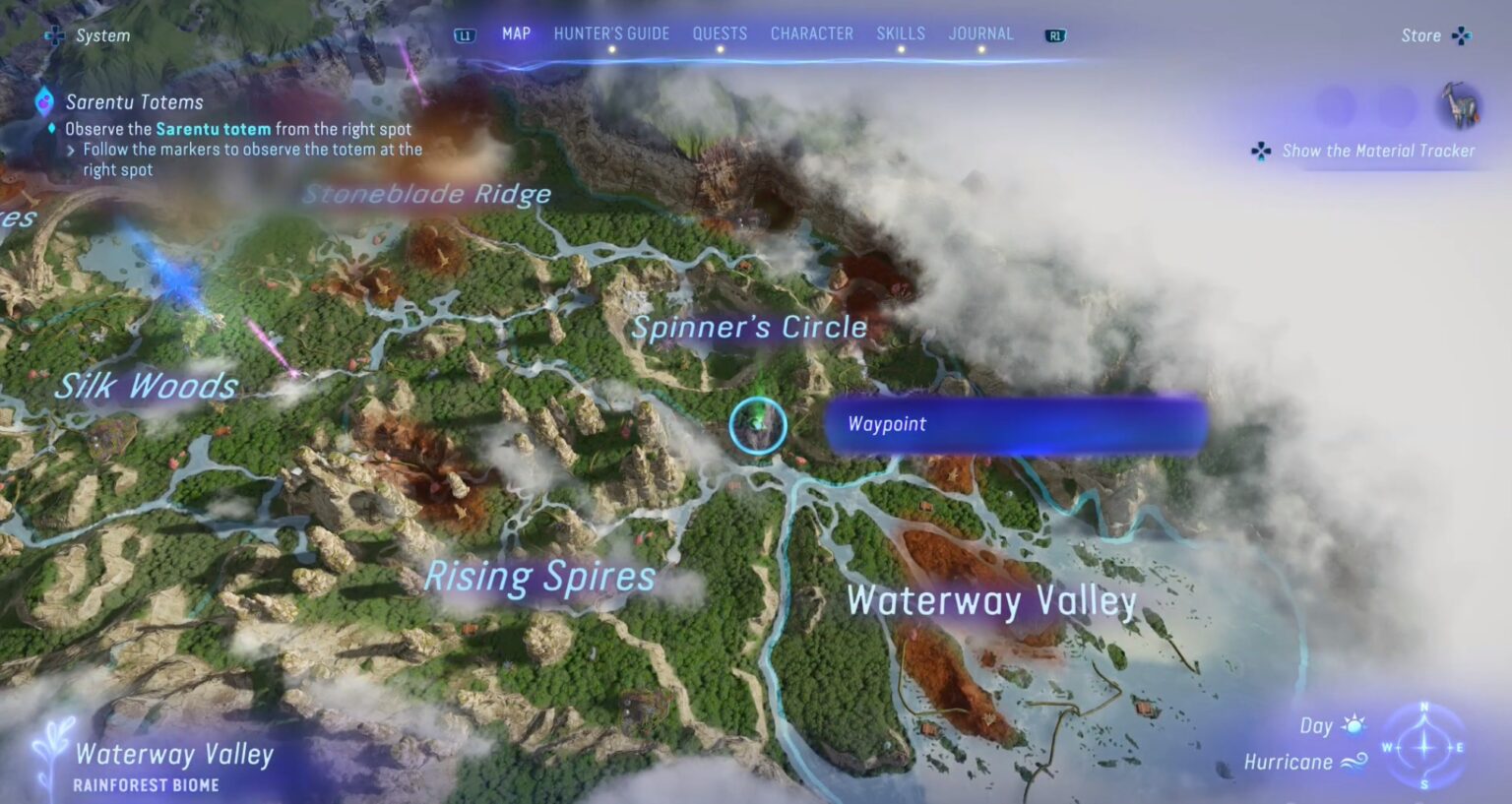
Task: Open the Store from the menu bar
Action: (1420, 34)
